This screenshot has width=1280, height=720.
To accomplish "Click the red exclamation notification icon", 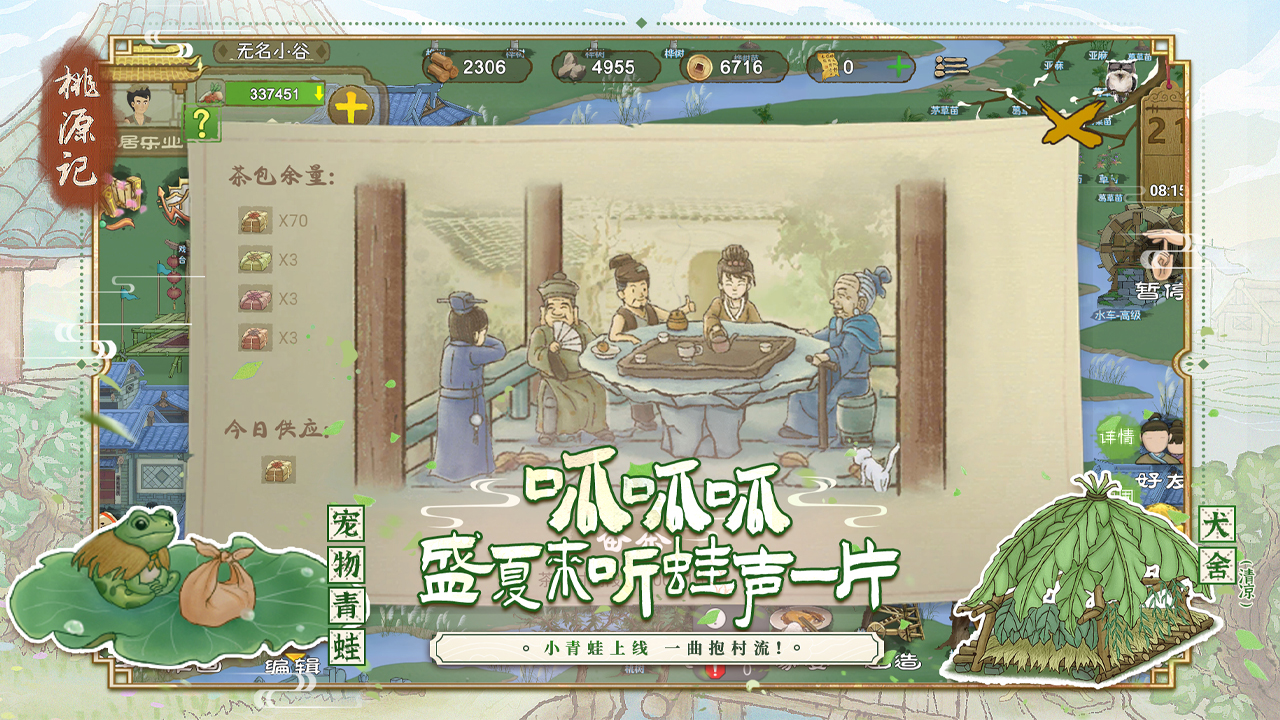I will (715, 671).
